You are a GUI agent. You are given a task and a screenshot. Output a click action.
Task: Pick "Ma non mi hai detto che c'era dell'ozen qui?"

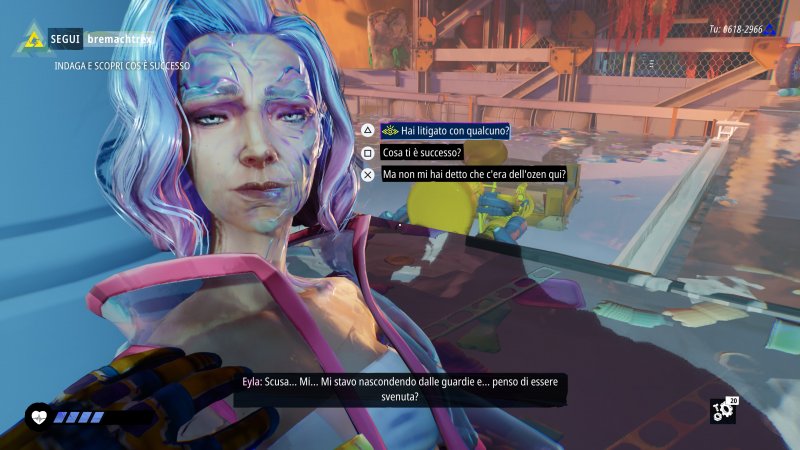[474, 174]
